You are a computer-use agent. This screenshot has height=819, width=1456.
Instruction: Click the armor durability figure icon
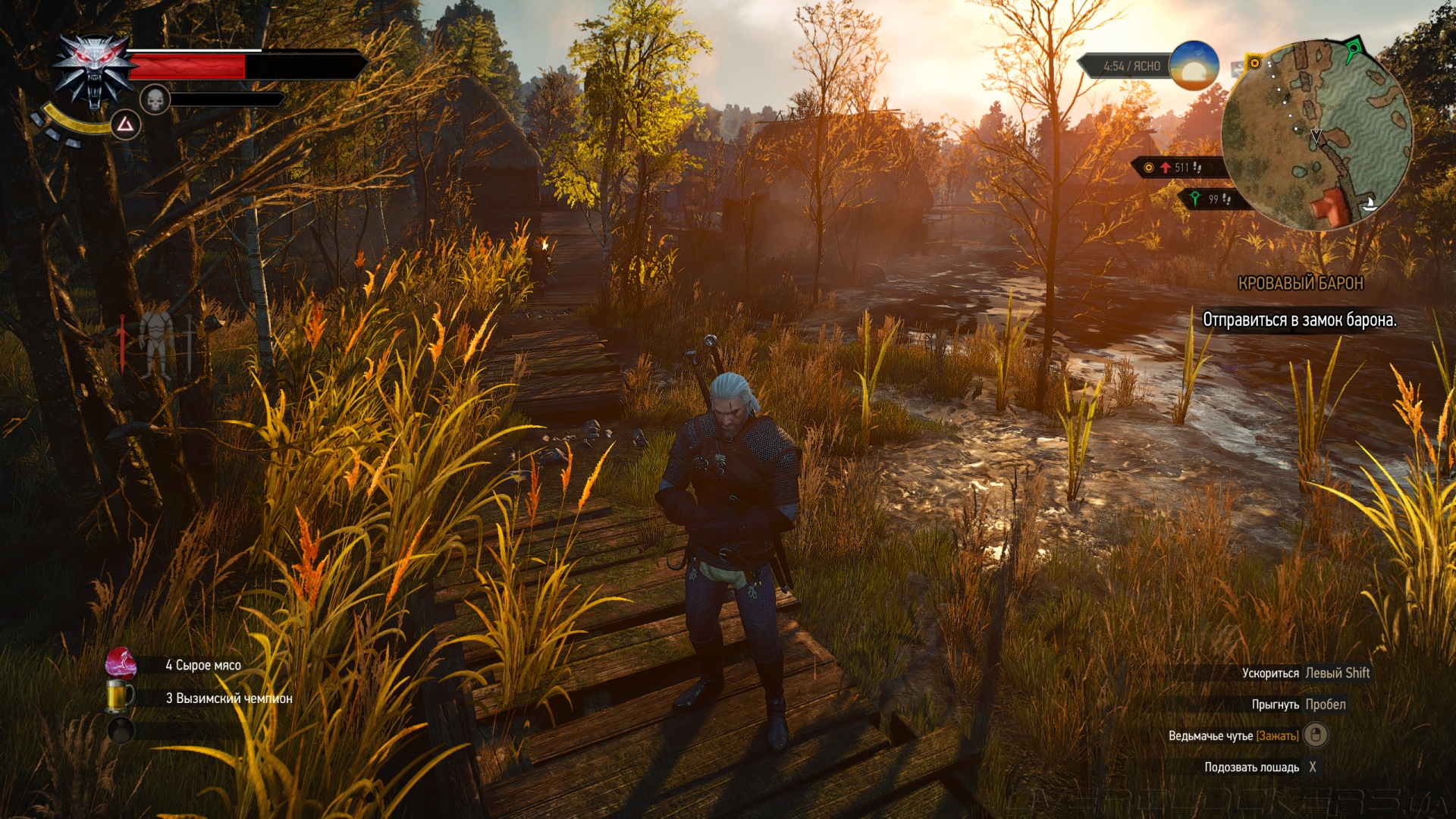pos(157,344)
